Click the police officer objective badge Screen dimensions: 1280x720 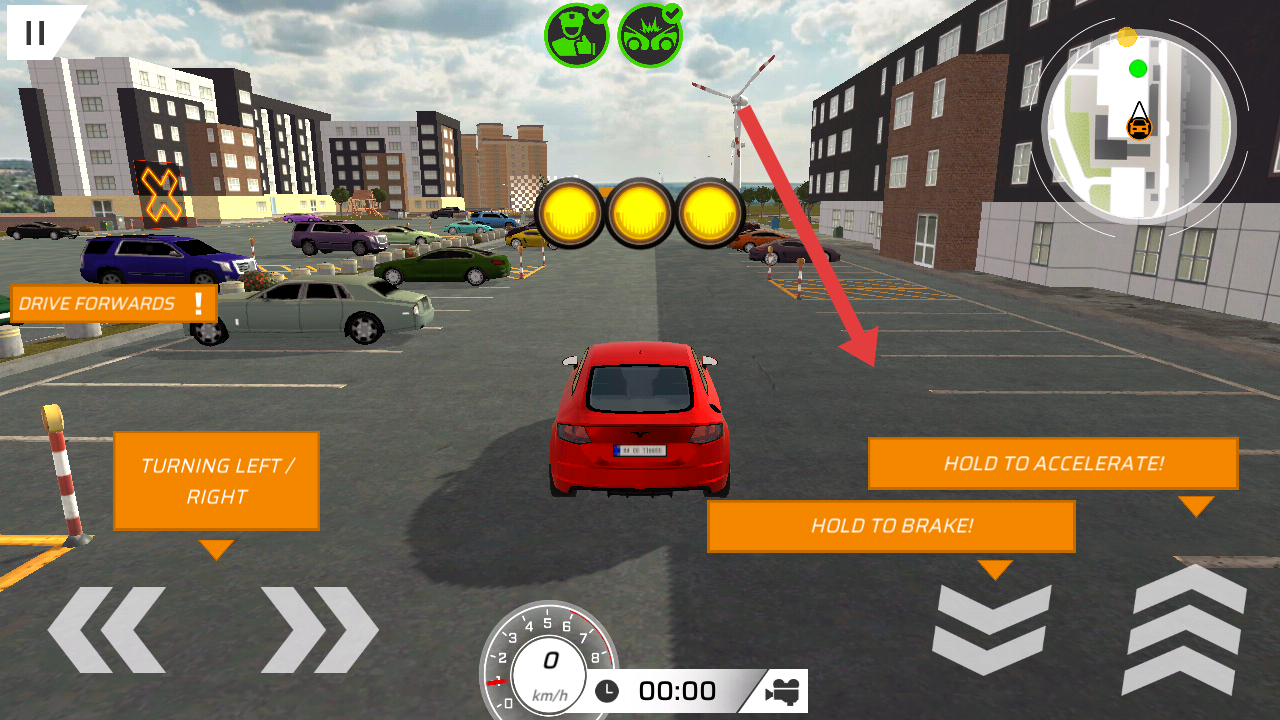pyautogui.click(x=576, y=35)
